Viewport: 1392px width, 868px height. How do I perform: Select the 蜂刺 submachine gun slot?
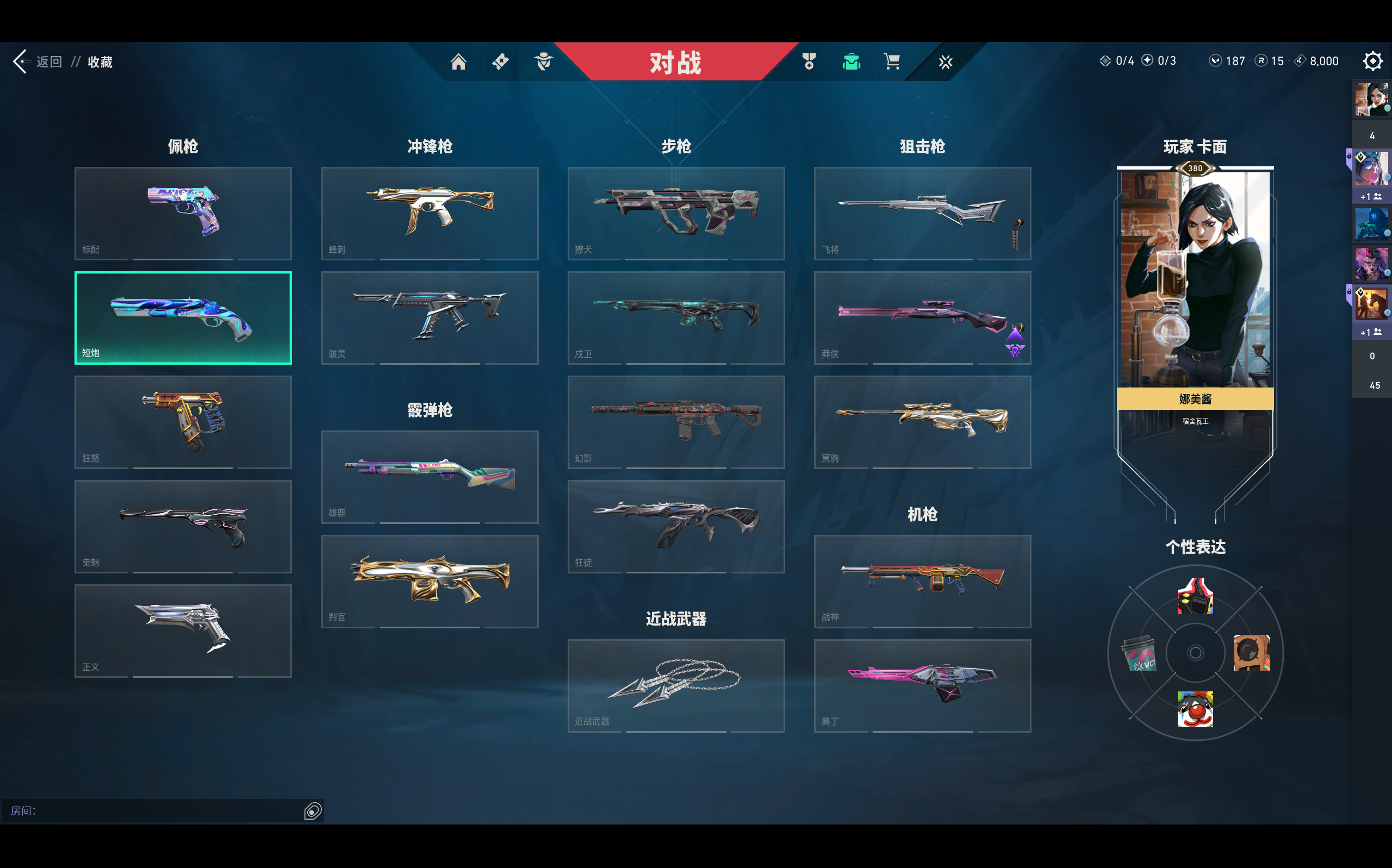coord(430,213)
